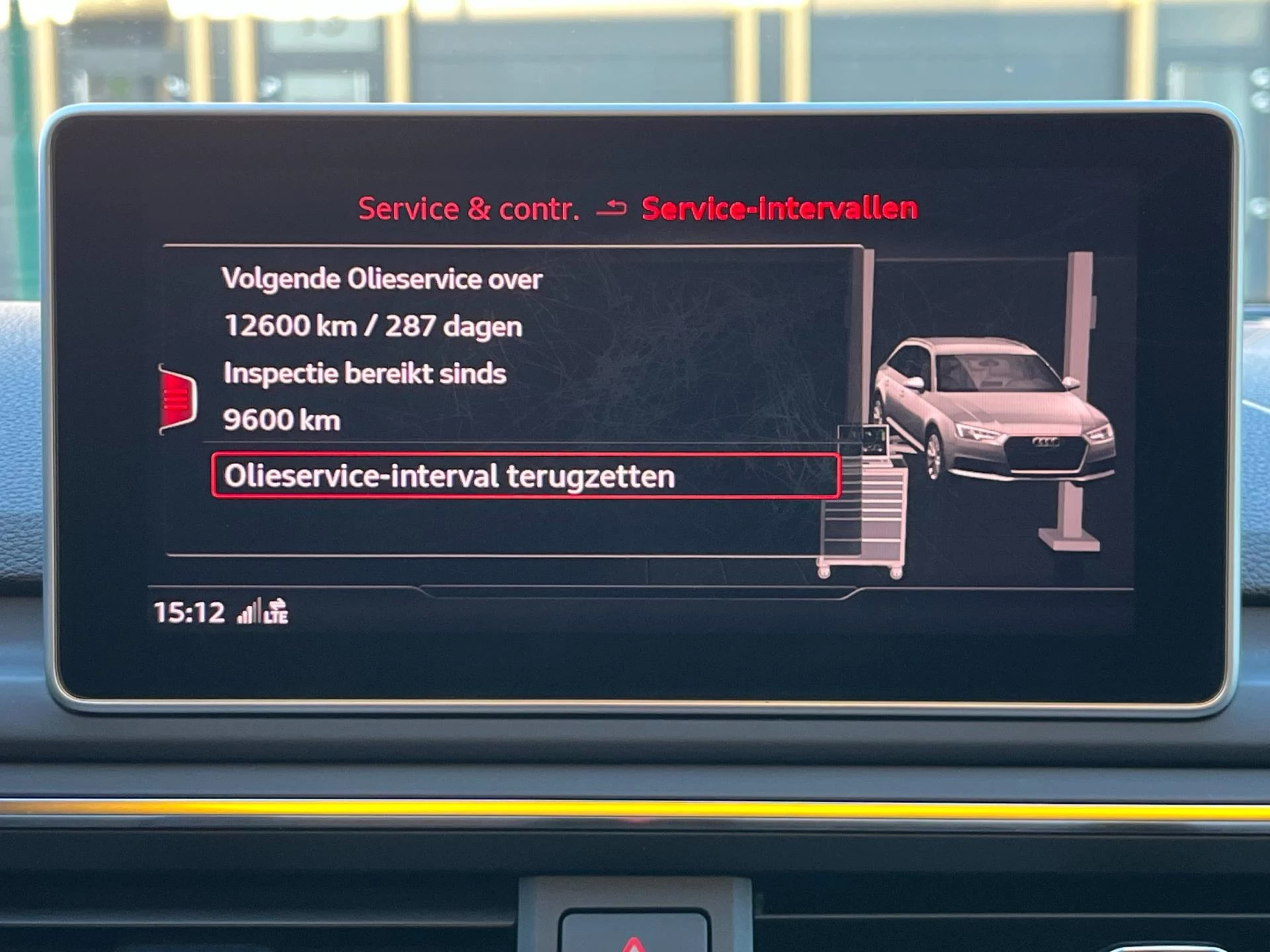Select the Service-intervallen title
This screenshot has width=1270, height=952.
[x=779, y=208]
